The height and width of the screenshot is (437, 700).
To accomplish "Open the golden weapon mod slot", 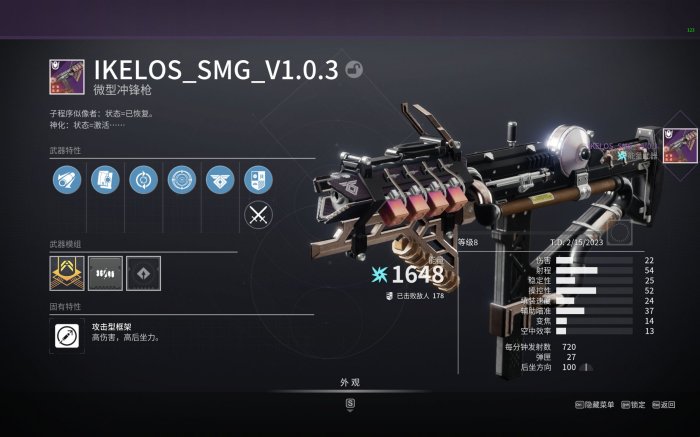I will point(66,270).
